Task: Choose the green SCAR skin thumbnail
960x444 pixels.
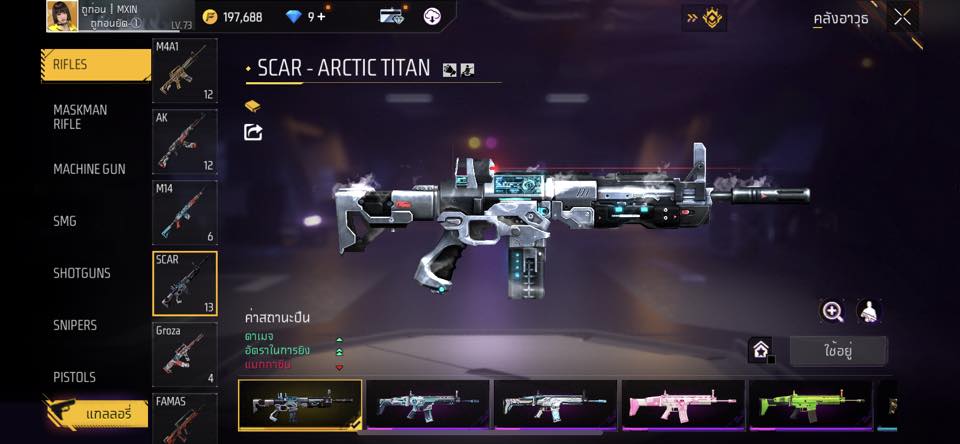Action: click(x=810, y=405)
